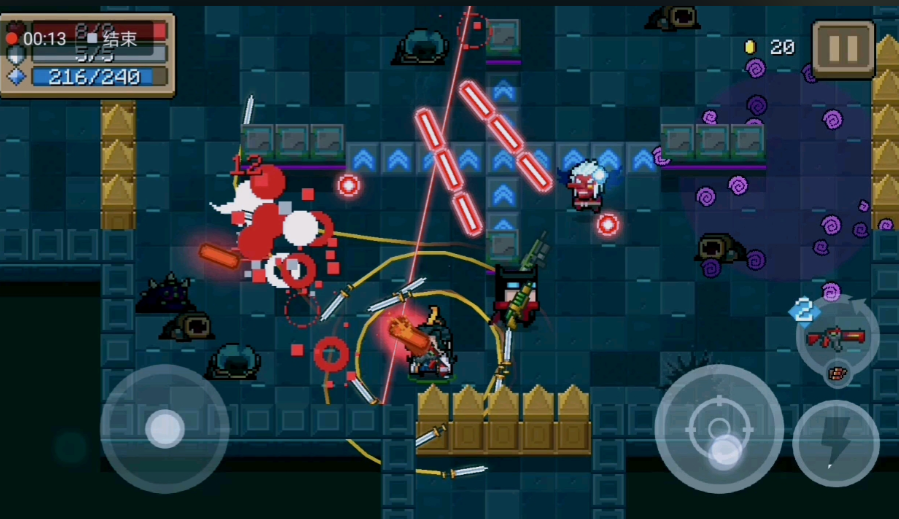Activate the lightning bolt skill button
The width and height of the screenshot is (899, 519).
pos(836,443)
